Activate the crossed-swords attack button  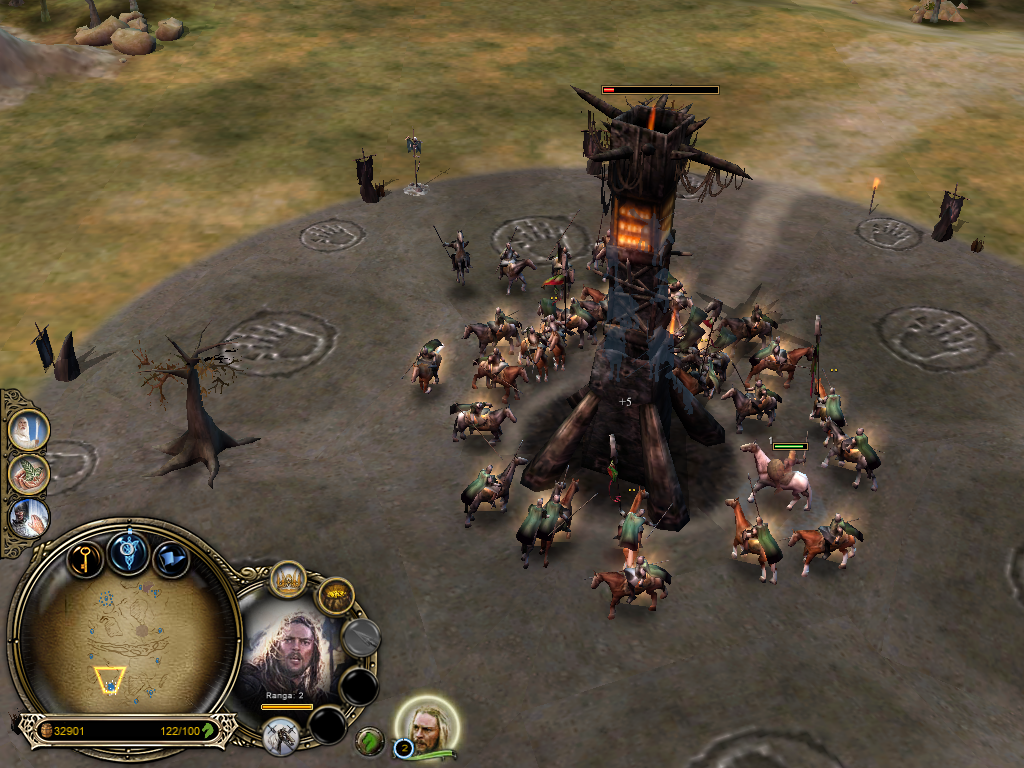(x=281, y=737)
